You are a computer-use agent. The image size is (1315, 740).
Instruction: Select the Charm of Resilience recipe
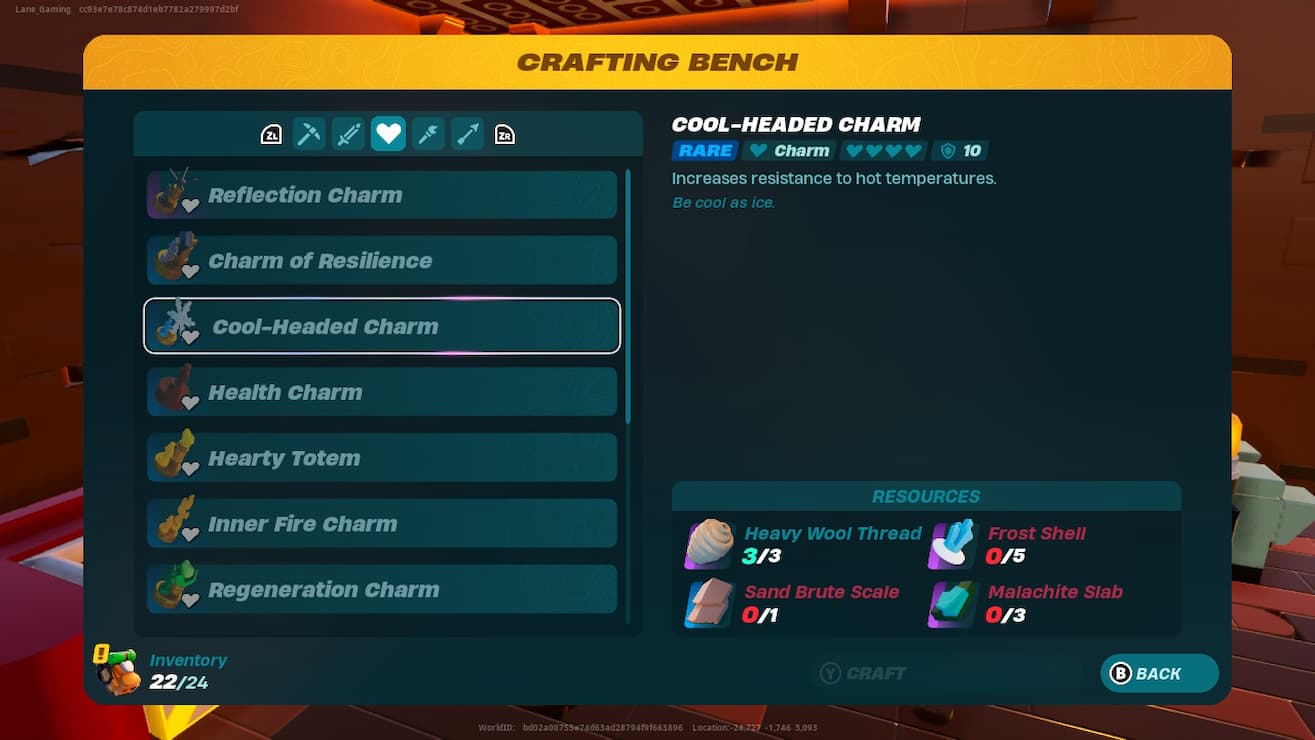pyautogui.click(x=381, y=260)
